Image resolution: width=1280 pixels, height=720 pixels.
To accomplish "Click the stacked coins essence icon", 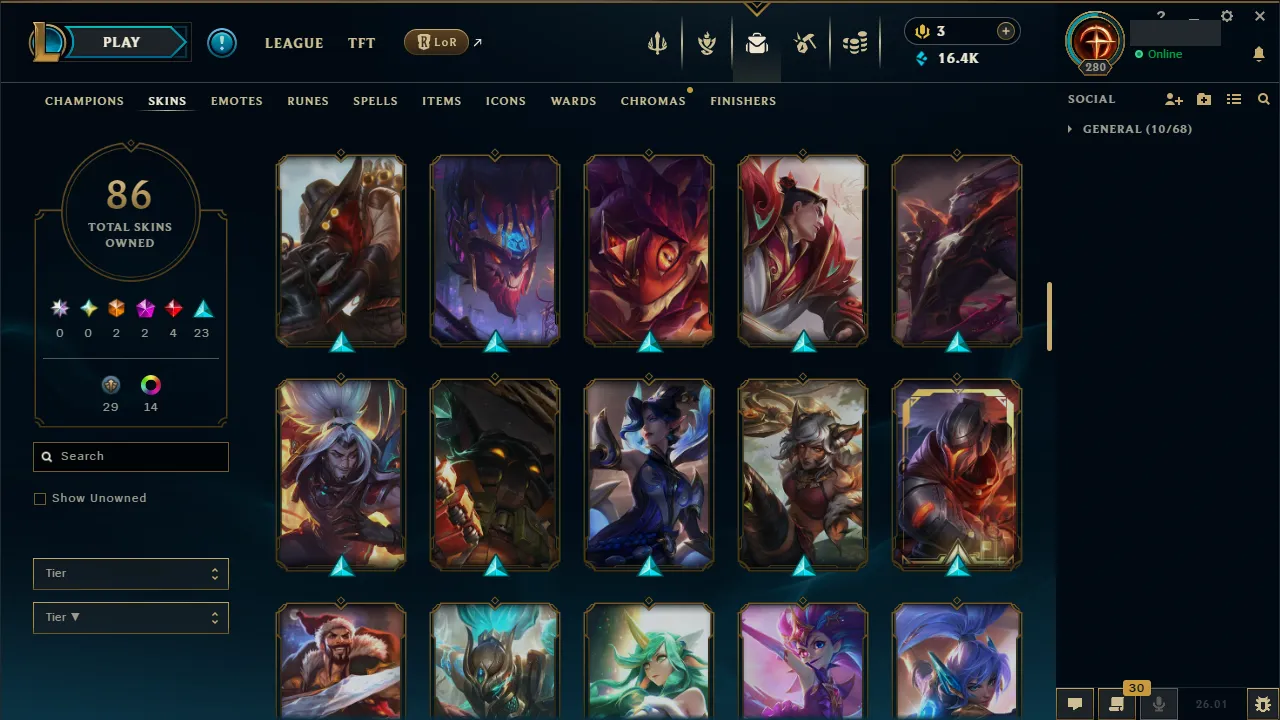I will (x=855, y=42).
